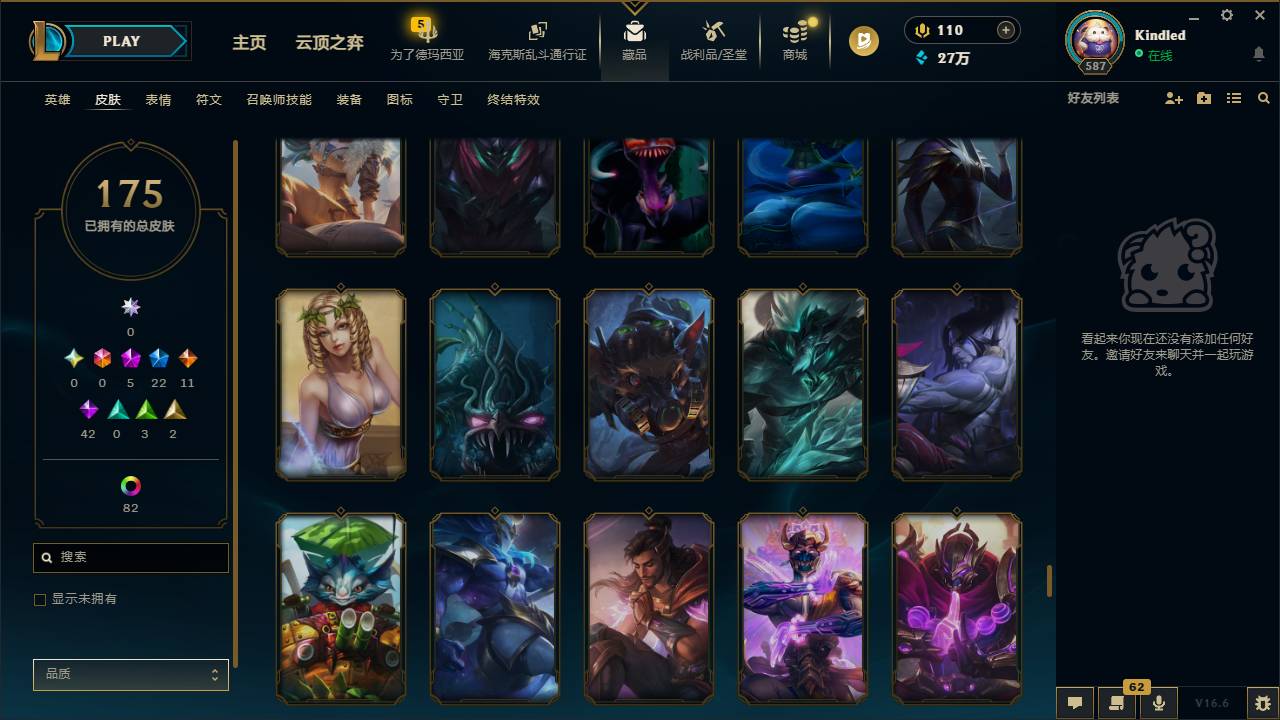The height and width of the screenshot is (720, 1280).
Task: Open the friend search magnifier icon
Action: pyautogui.click(x=1263, y=99)
